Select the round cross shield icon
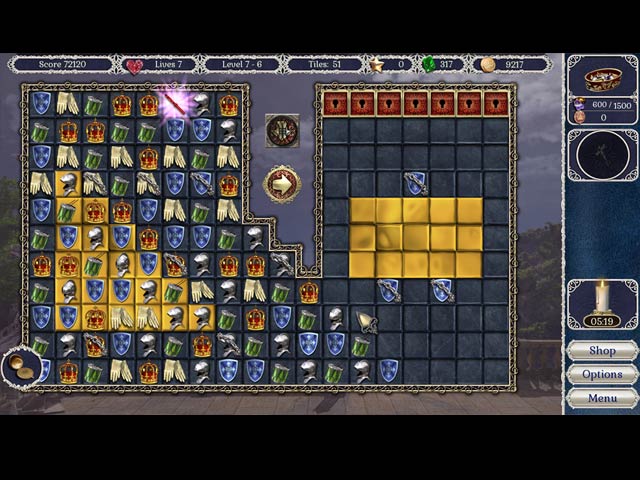 (282, 130)
